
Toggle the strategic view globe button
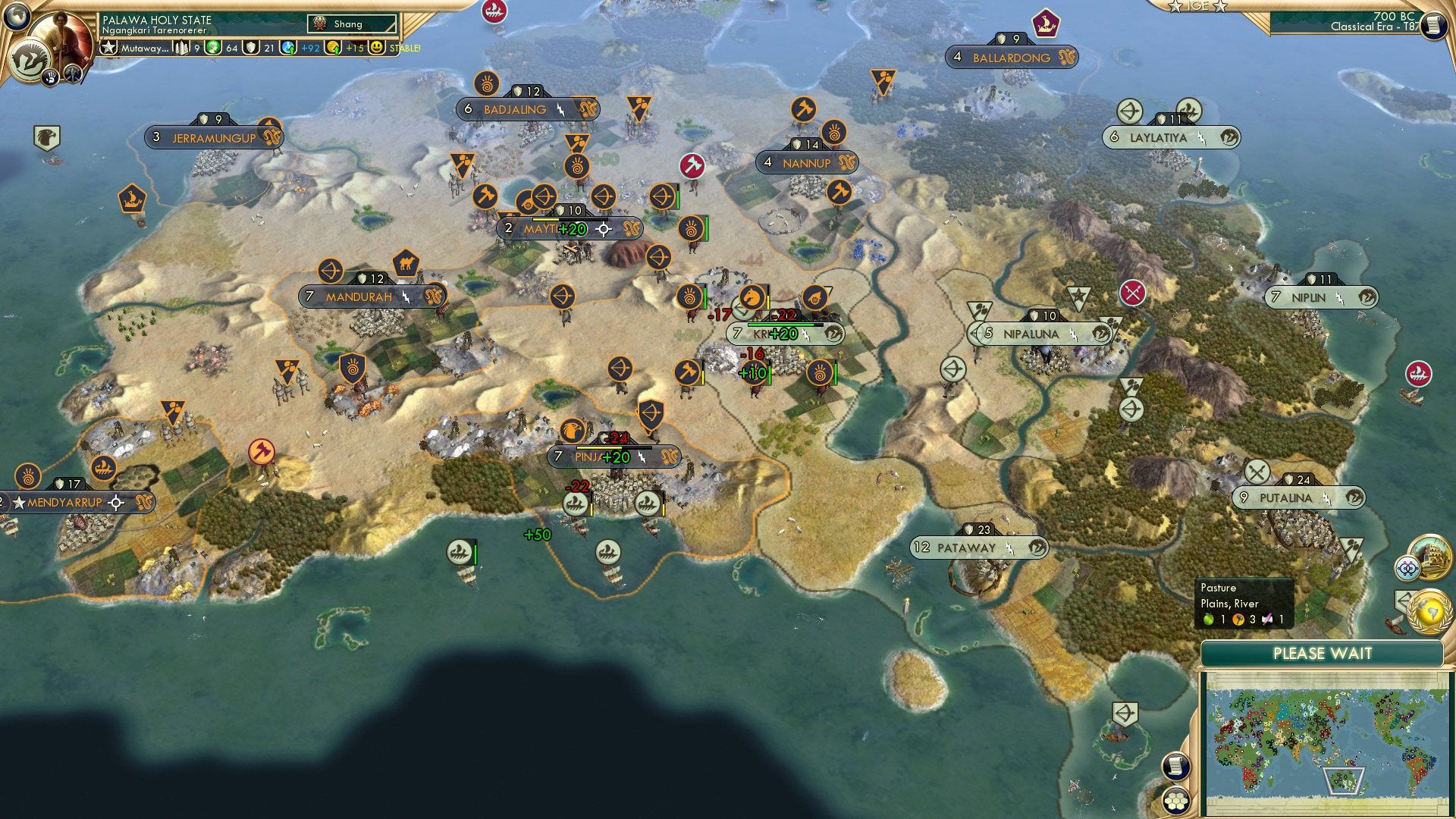[x=17, y=17]
